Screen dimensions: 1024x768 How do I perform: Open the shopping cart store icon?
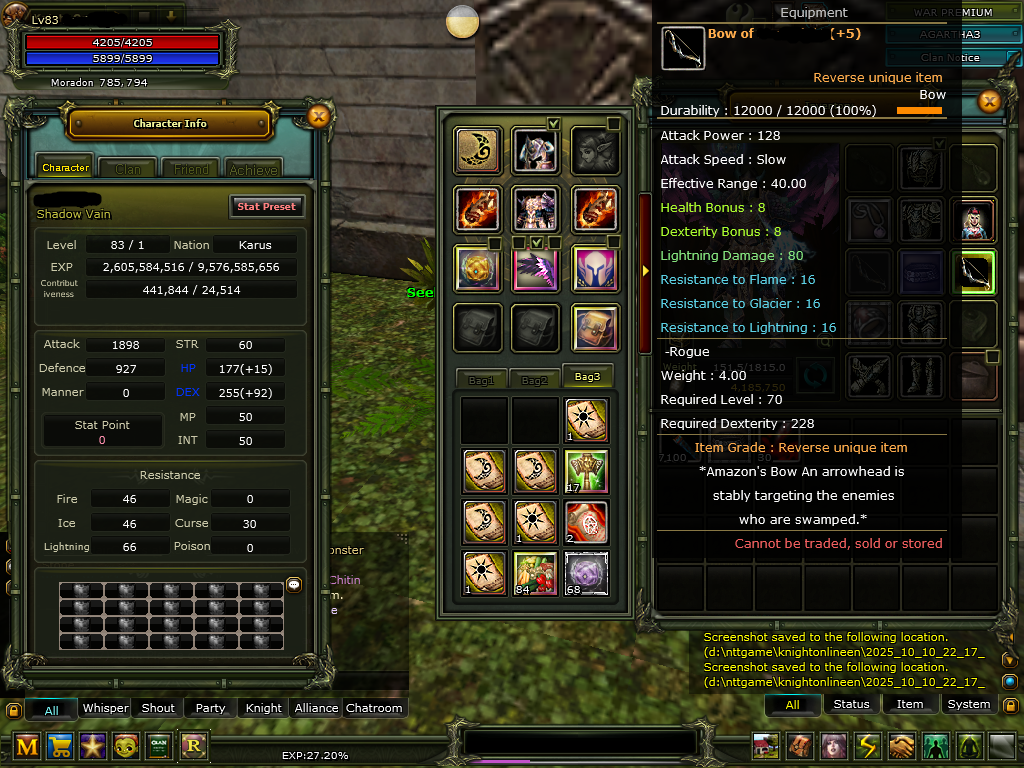(60, 746)
